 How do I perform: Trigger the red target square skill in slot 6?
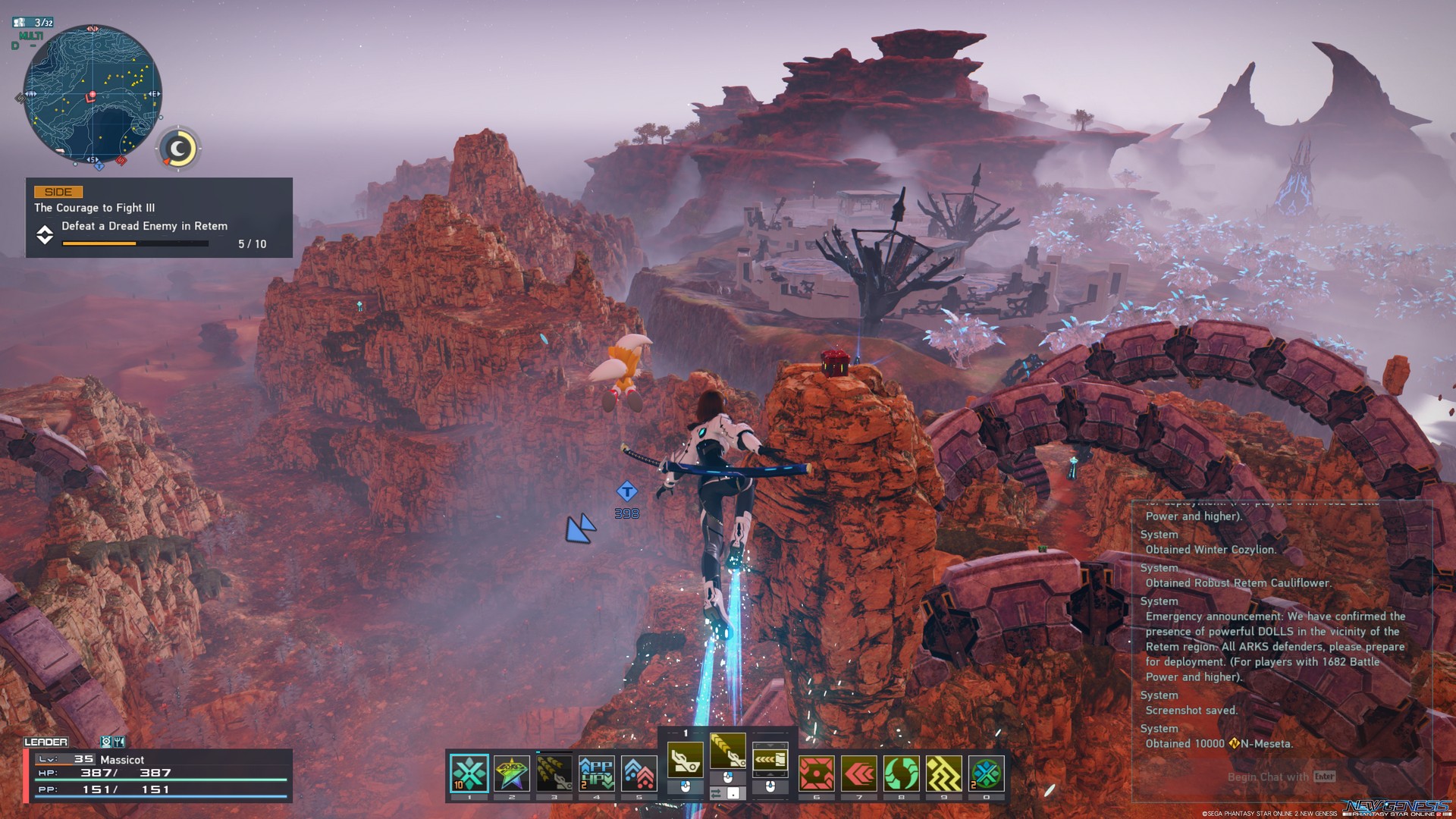(817, 773)
